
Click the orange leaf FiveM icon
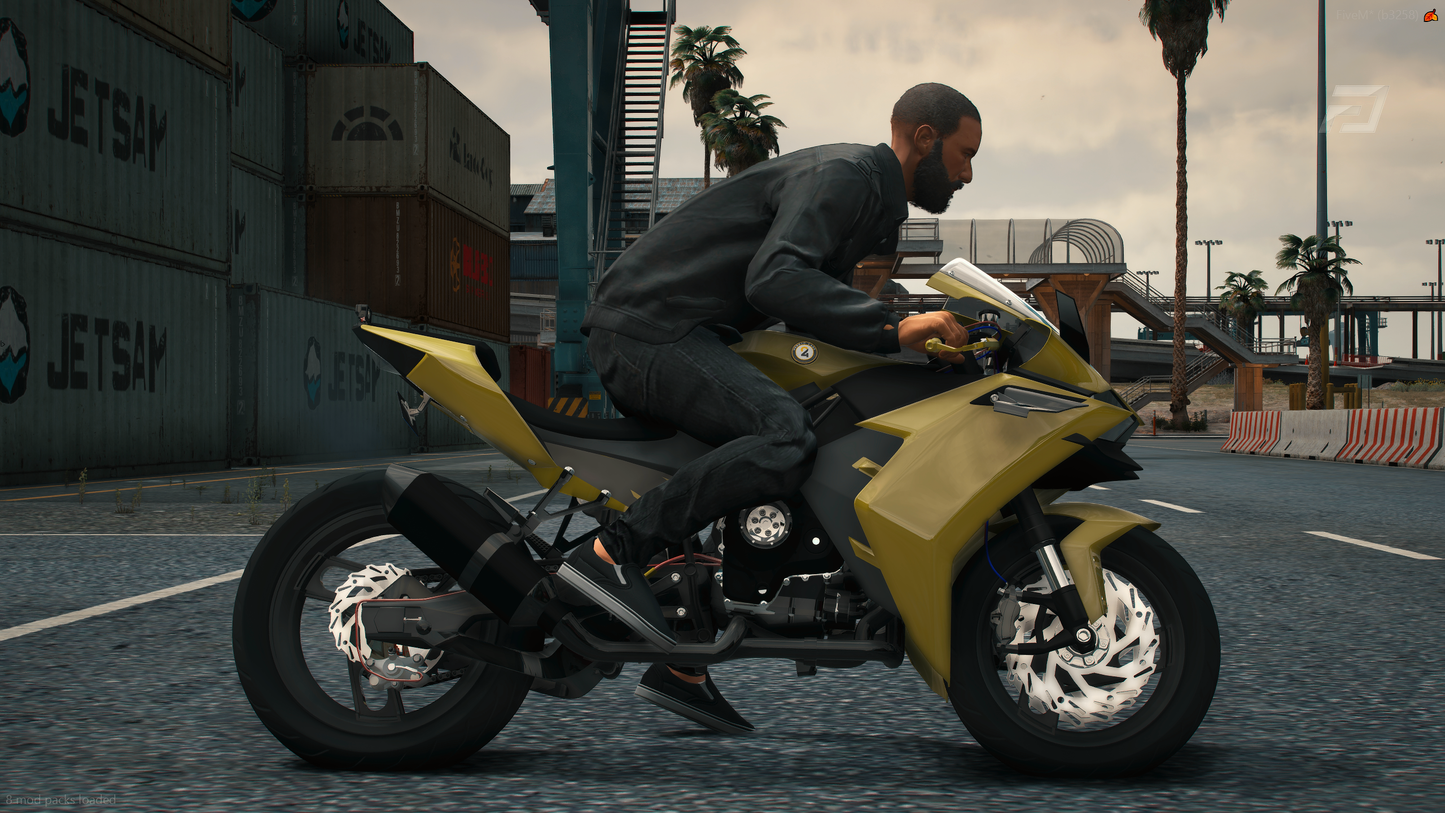coord(1431,15)
